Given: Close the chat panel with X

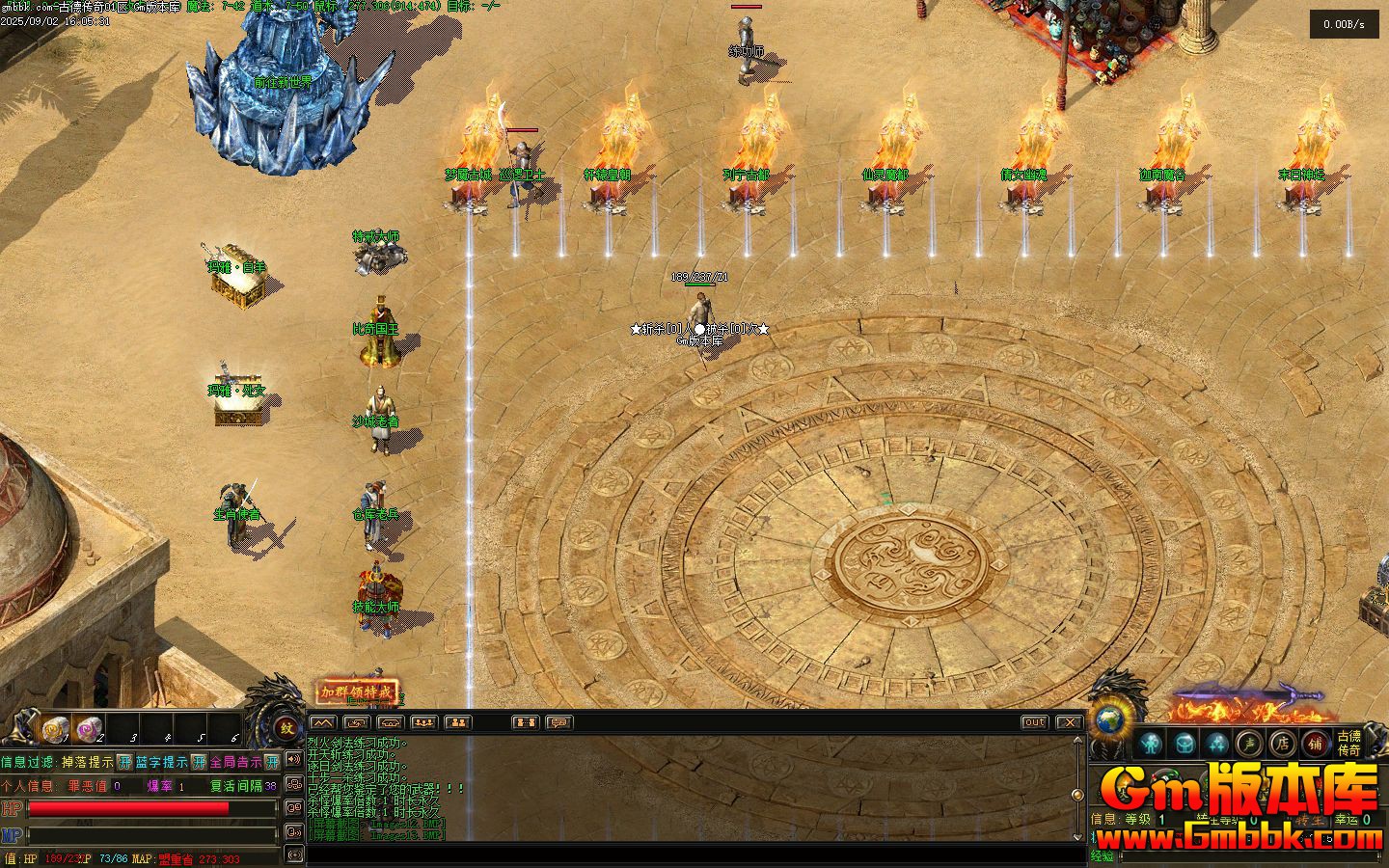Looking at the screenshot, I should (1069, 722).
